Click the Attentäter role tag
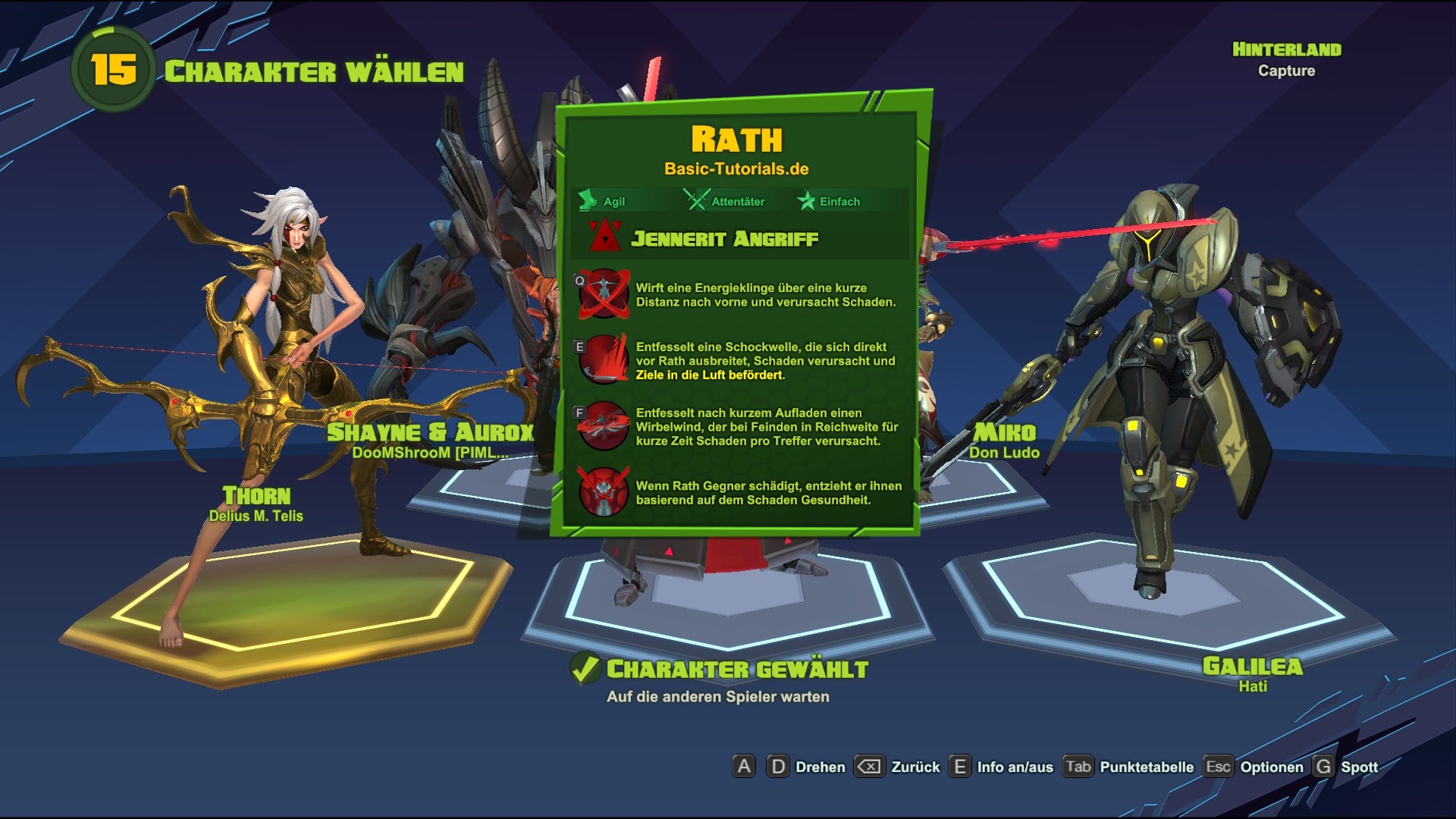The image size is (1456, 819). pos(724,201)
